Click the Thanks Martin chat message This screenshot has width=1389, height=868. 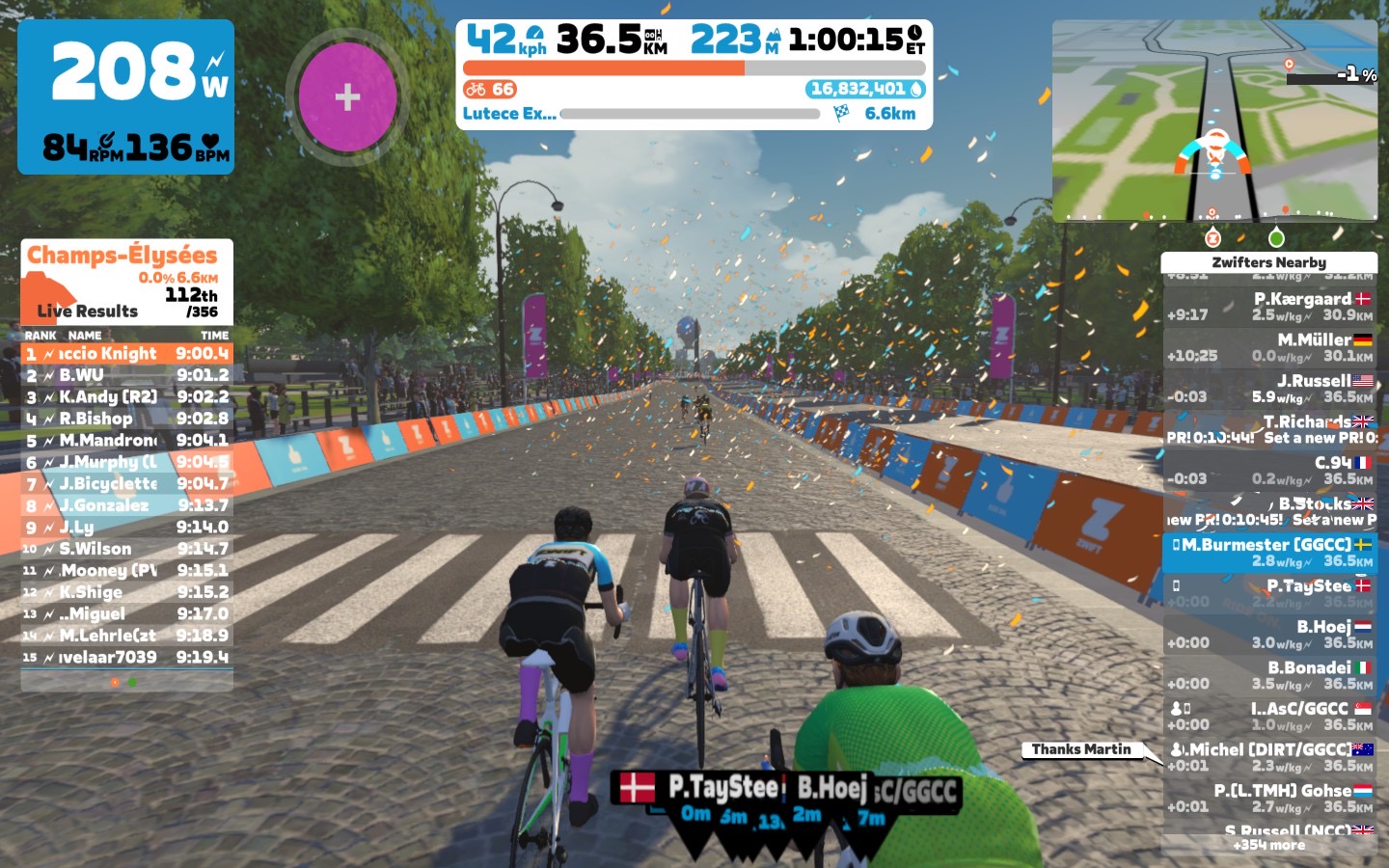tap(1081, 749)
